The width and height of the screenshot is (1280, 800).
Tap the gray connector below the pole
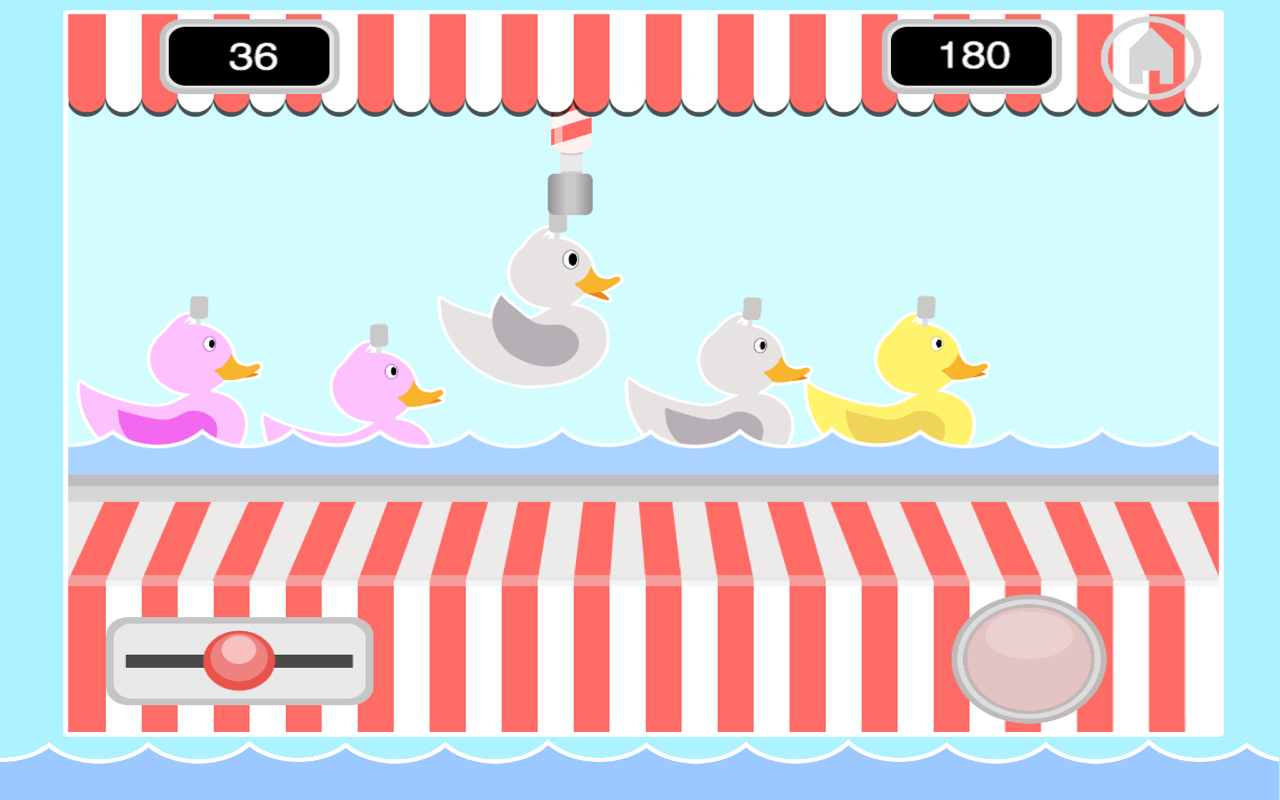pos(570,195)
